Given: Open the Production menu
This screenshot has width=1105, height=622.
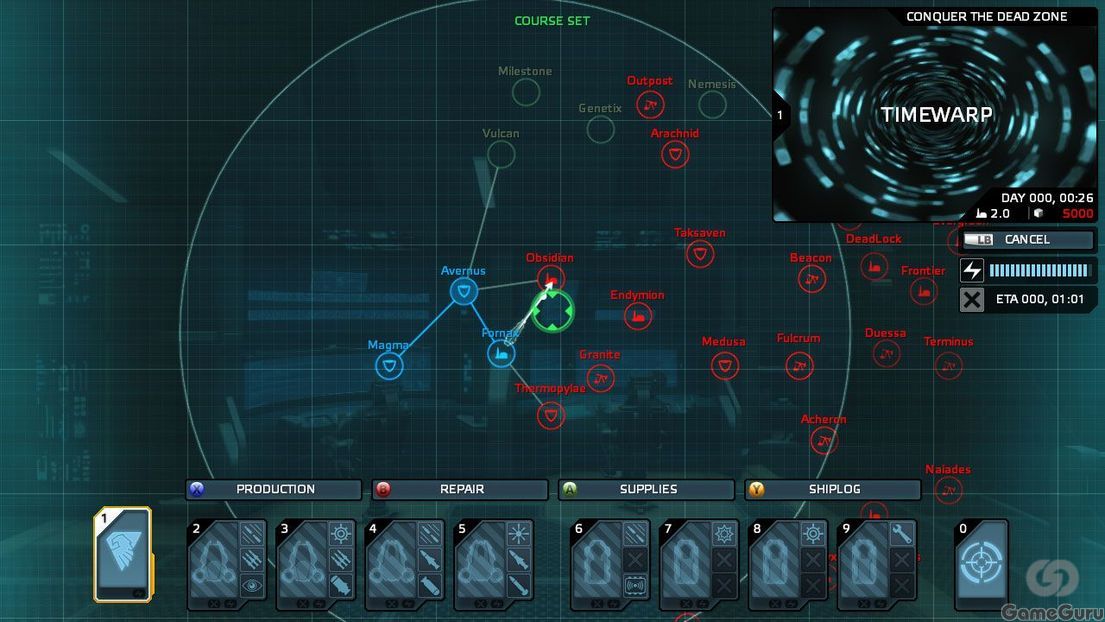Looking at the screenshot, I should pos(274,490).
